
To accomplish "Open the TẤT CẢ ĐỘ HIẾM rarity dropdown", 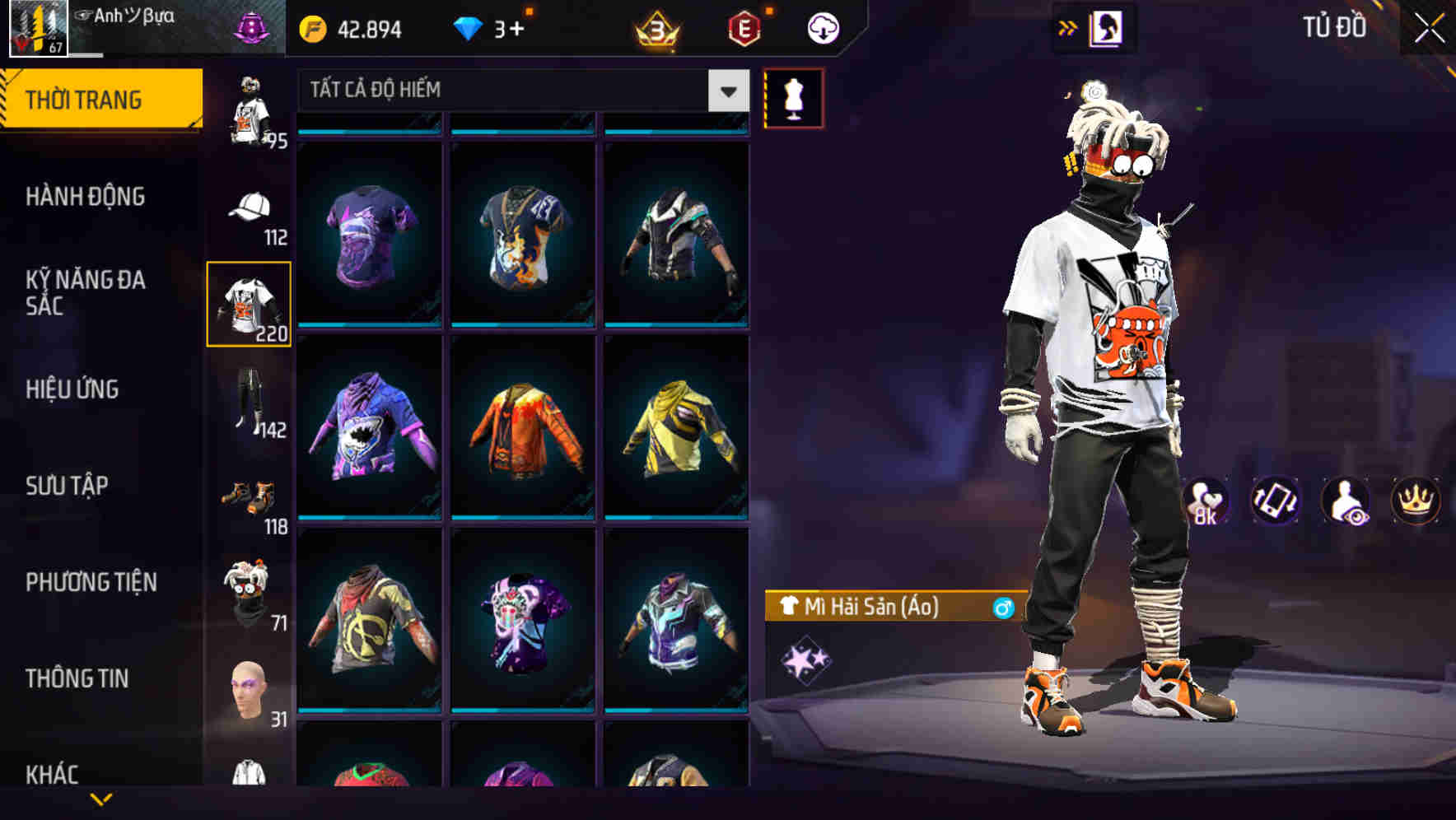I will [511, 91].
